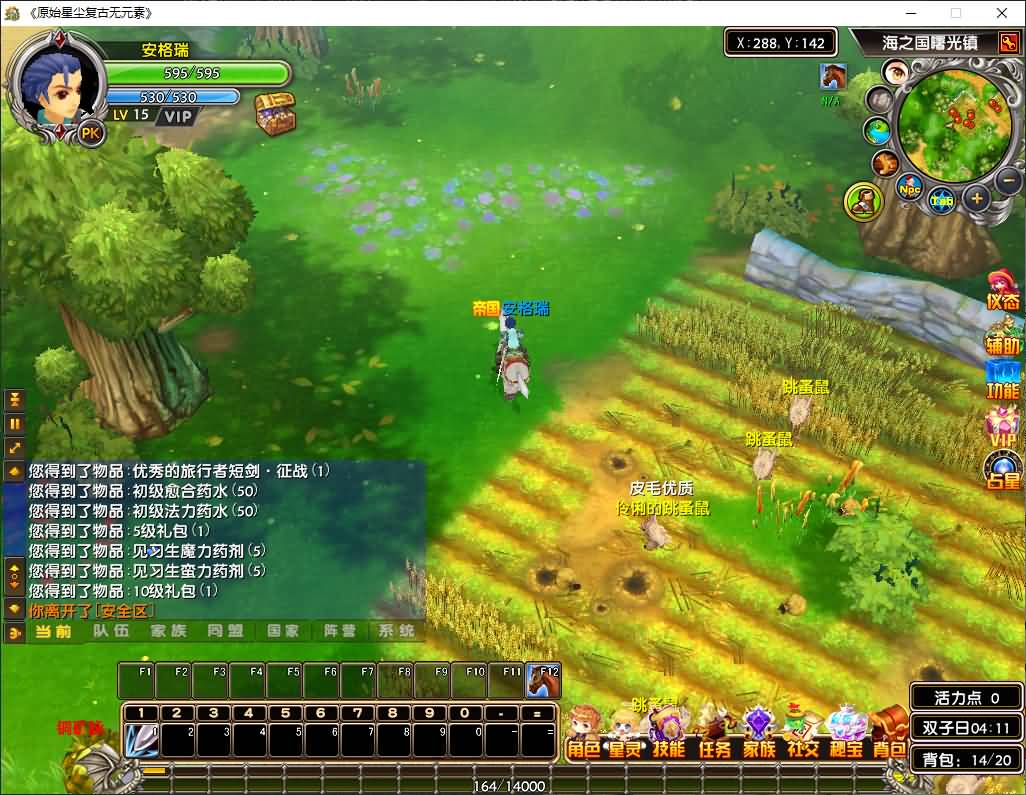Switch chat to the 系统 system tab
Viewport: 1026px width, 795px height.
coord(397,631)
